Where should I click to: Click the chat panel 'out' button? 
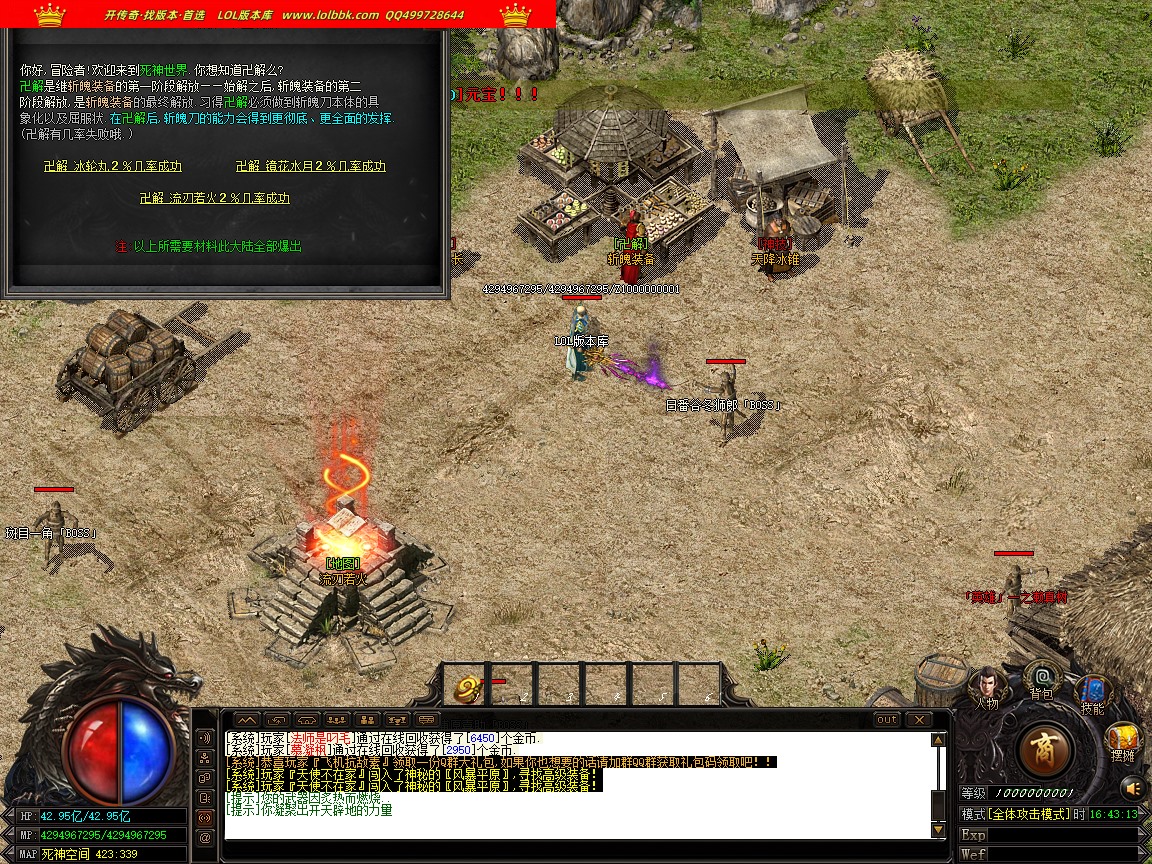887,720
